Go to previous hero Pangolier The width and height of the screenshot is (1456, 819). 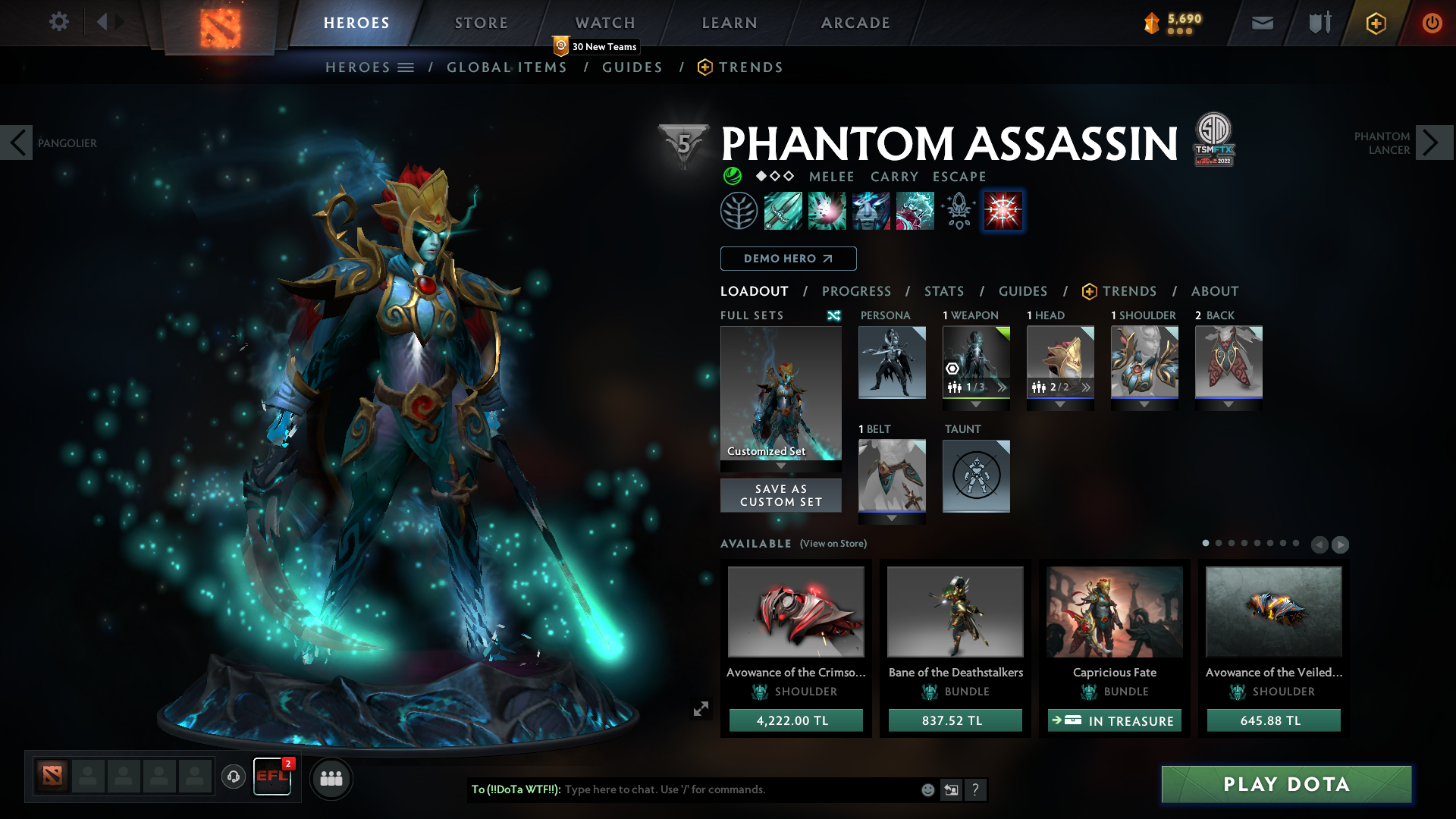pyautogui.click(x=17, y=143)
